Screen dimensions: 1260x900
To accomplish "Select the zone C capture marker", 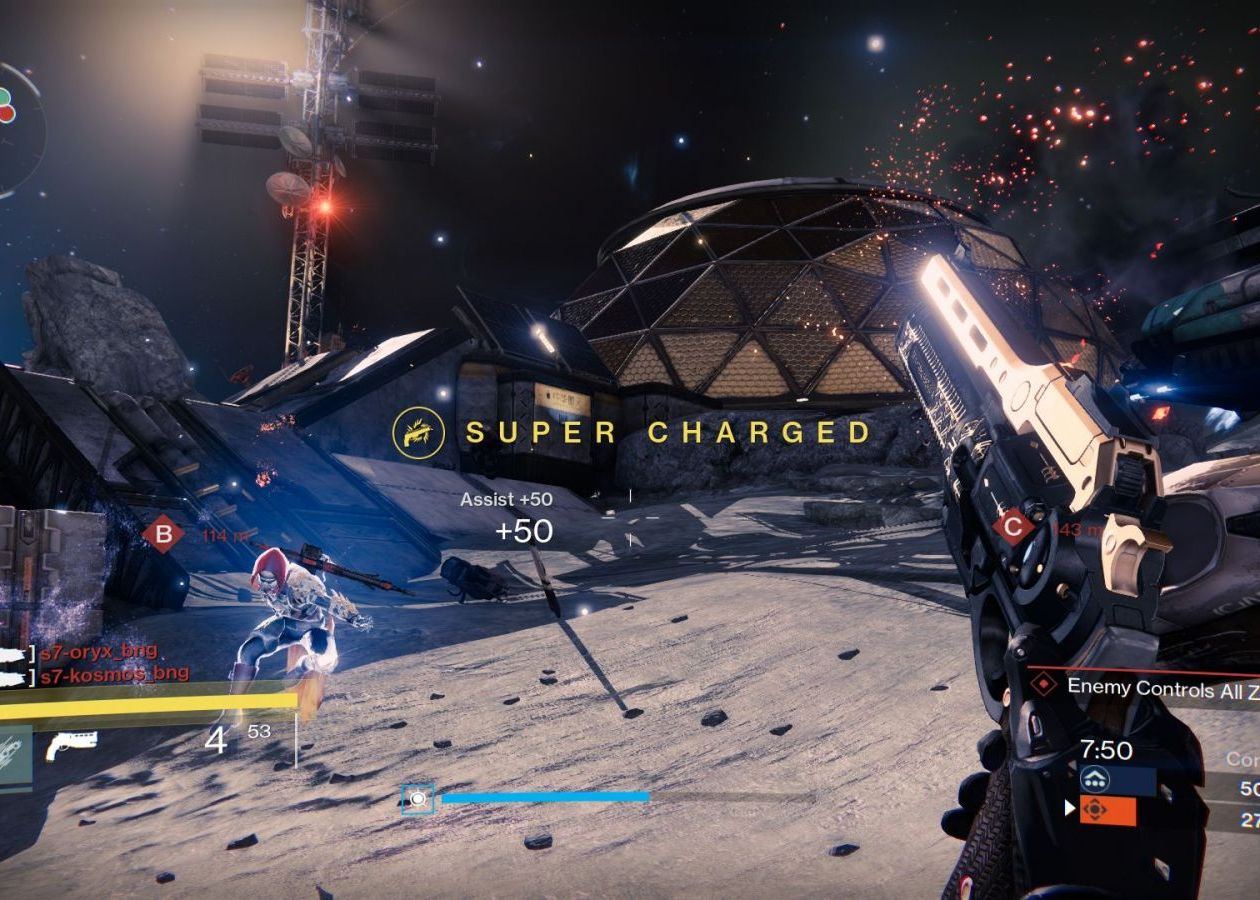I will coord(1013,527).
